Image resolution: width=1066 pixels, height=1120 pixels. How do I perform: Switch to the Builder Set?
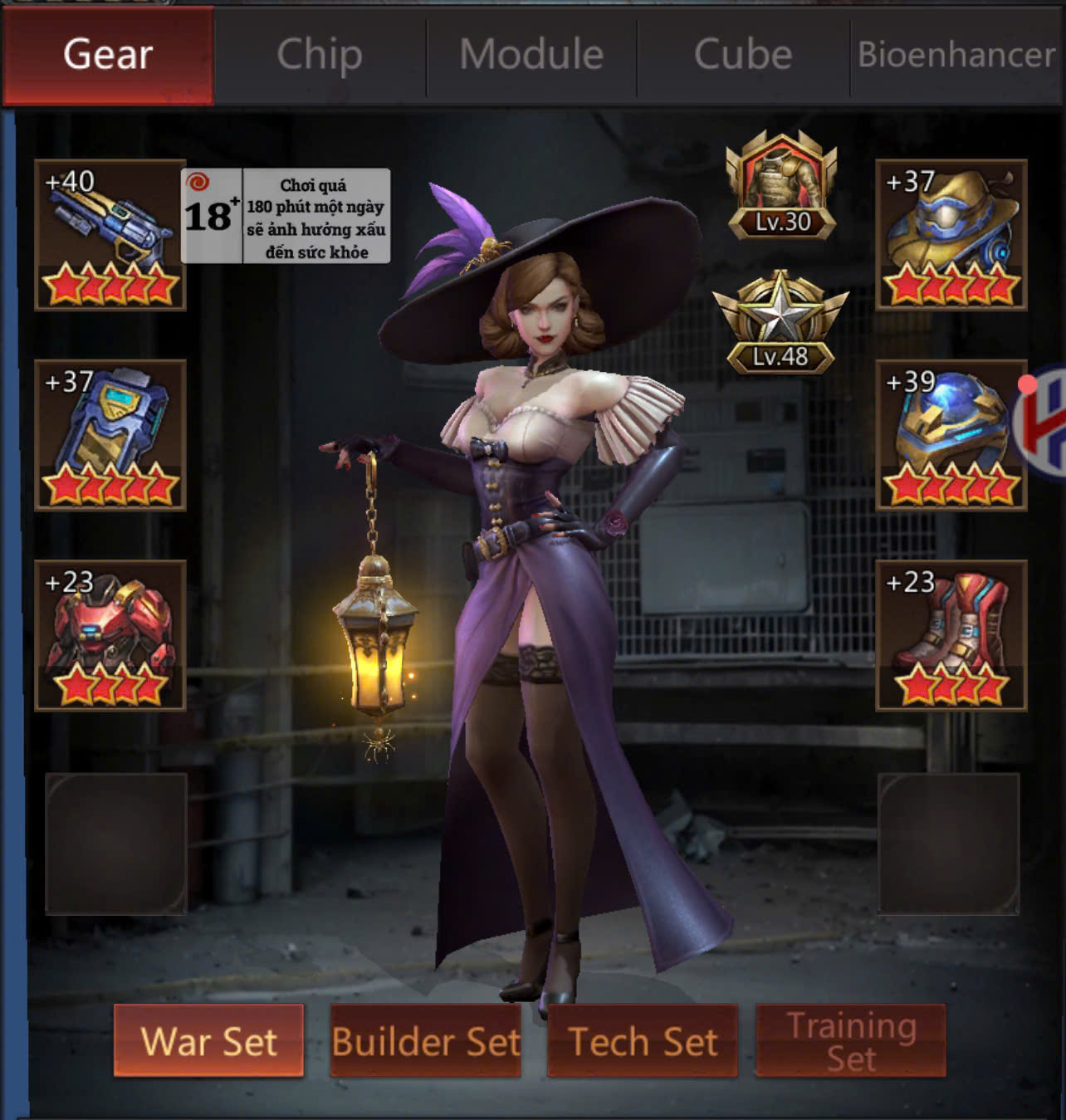click(426, 1040)
